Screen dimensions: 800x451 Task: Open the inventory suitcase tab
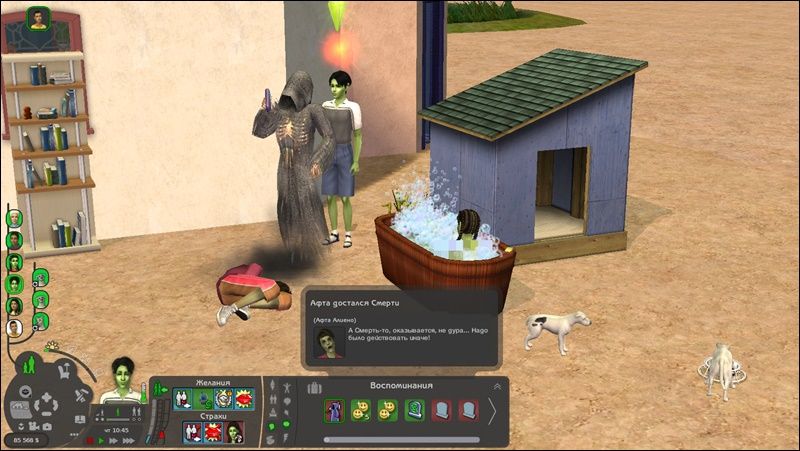point(315,386)
